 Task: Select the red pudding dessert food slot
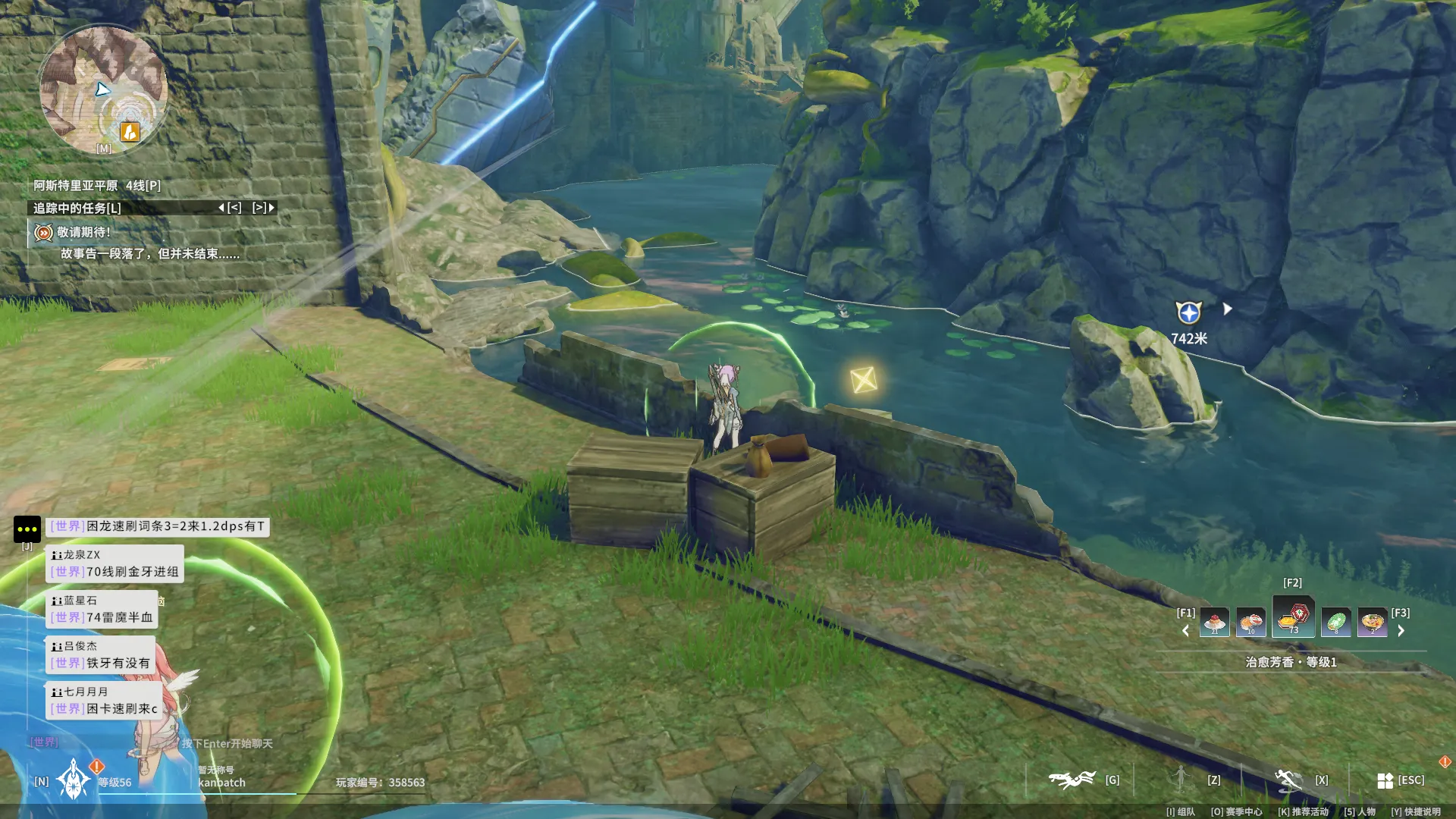coord(1214,623)
